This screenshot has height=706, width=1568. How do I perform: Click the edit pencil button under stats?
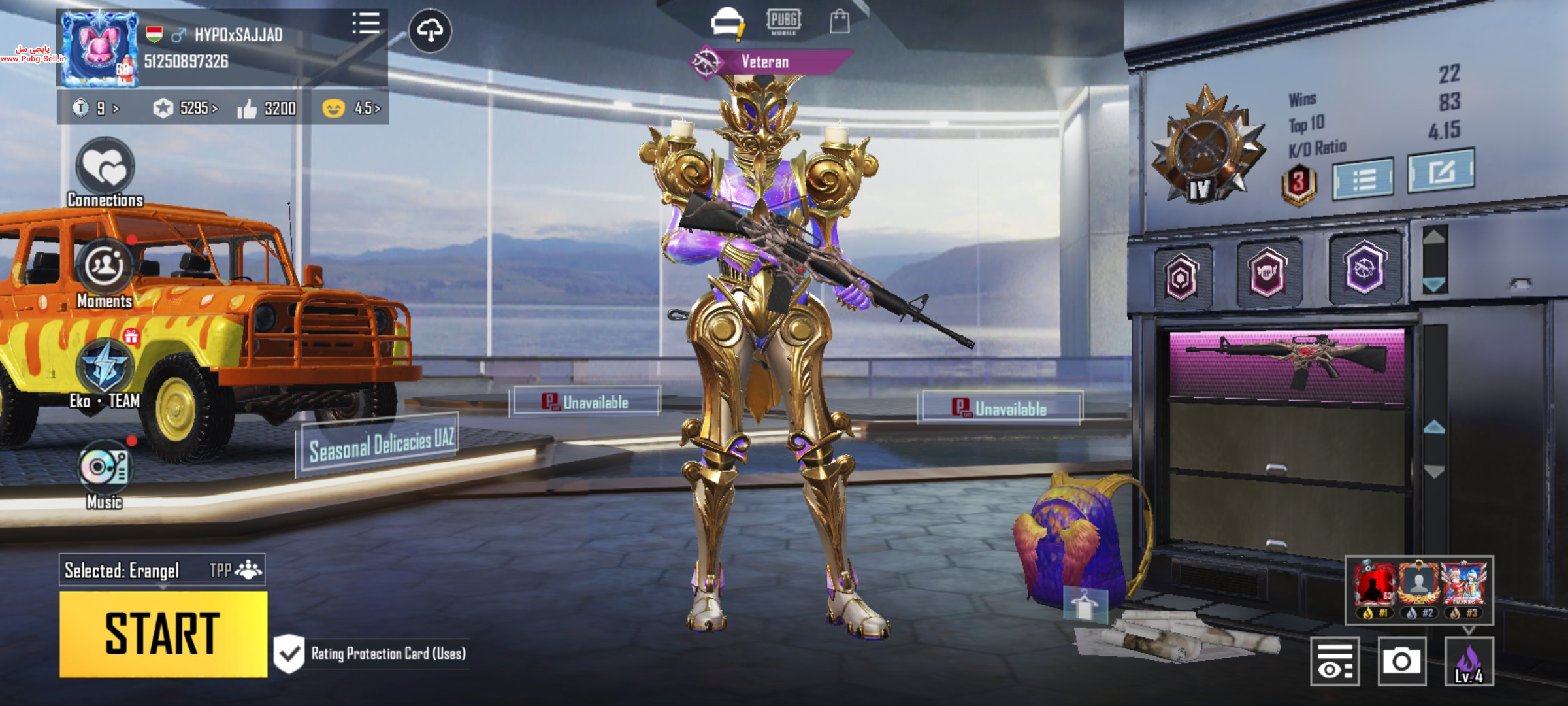click(x=1441, y=171)
